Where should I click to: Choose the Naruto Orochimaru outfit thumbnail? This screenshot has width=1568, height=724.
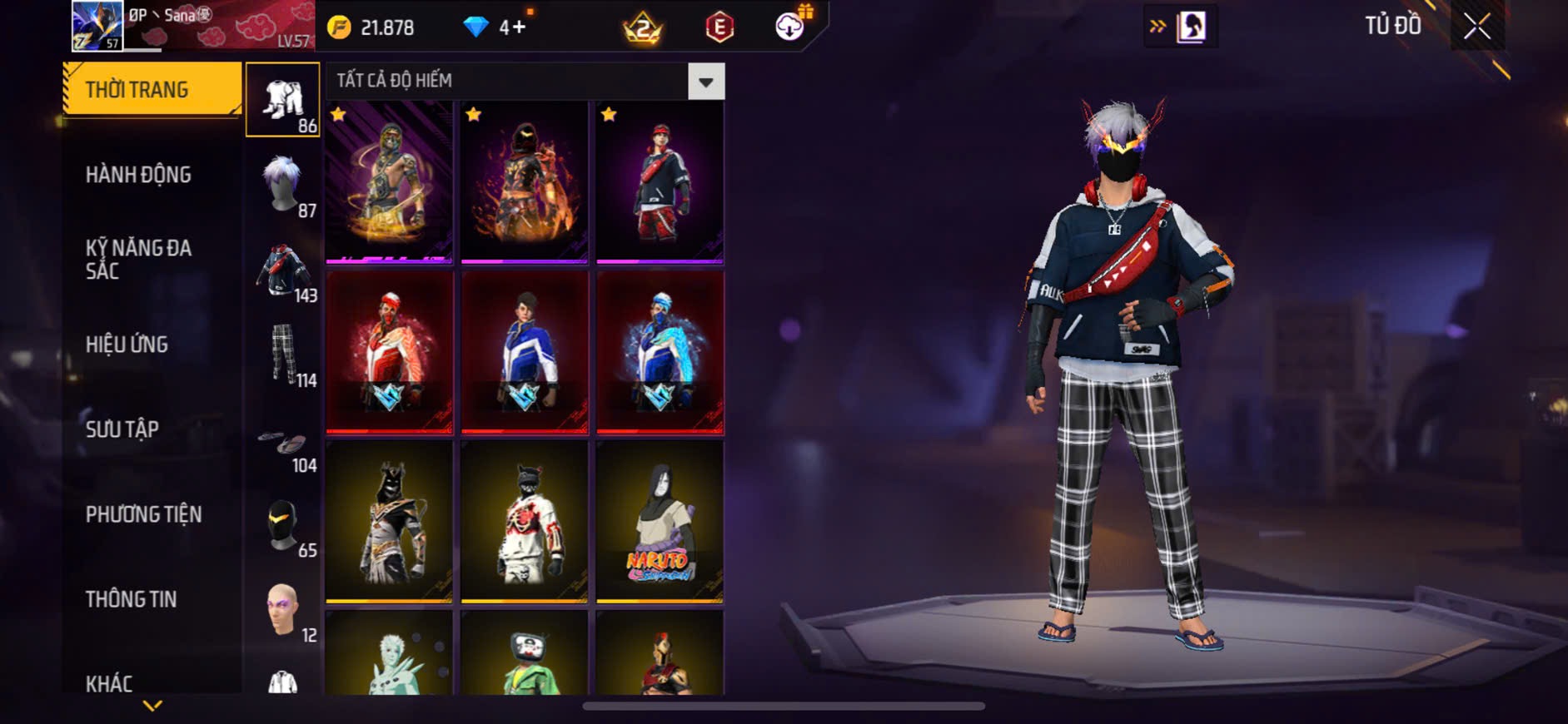click(x=660, y=521)
